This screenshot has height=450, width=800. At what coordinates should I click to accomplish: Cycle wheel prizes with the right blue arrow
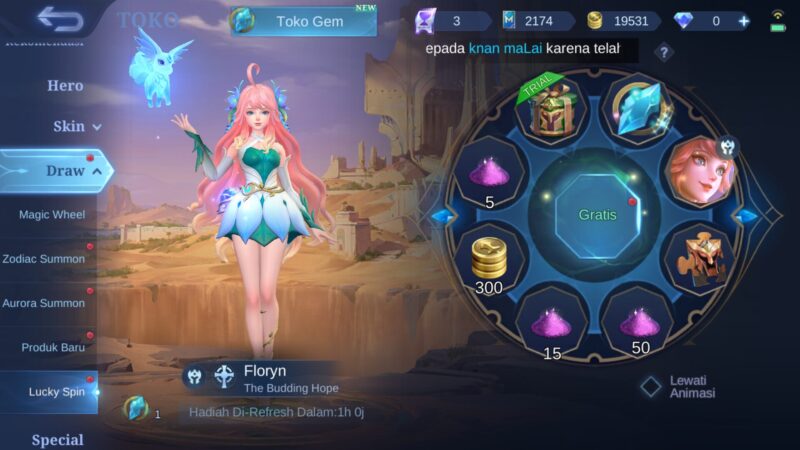(745, 215)
